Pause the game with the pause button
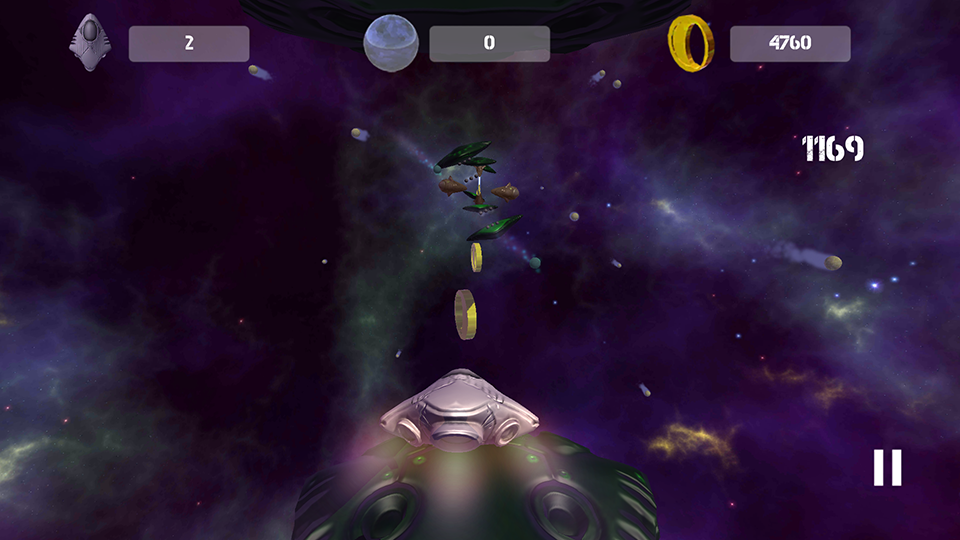 coord(887,467)
